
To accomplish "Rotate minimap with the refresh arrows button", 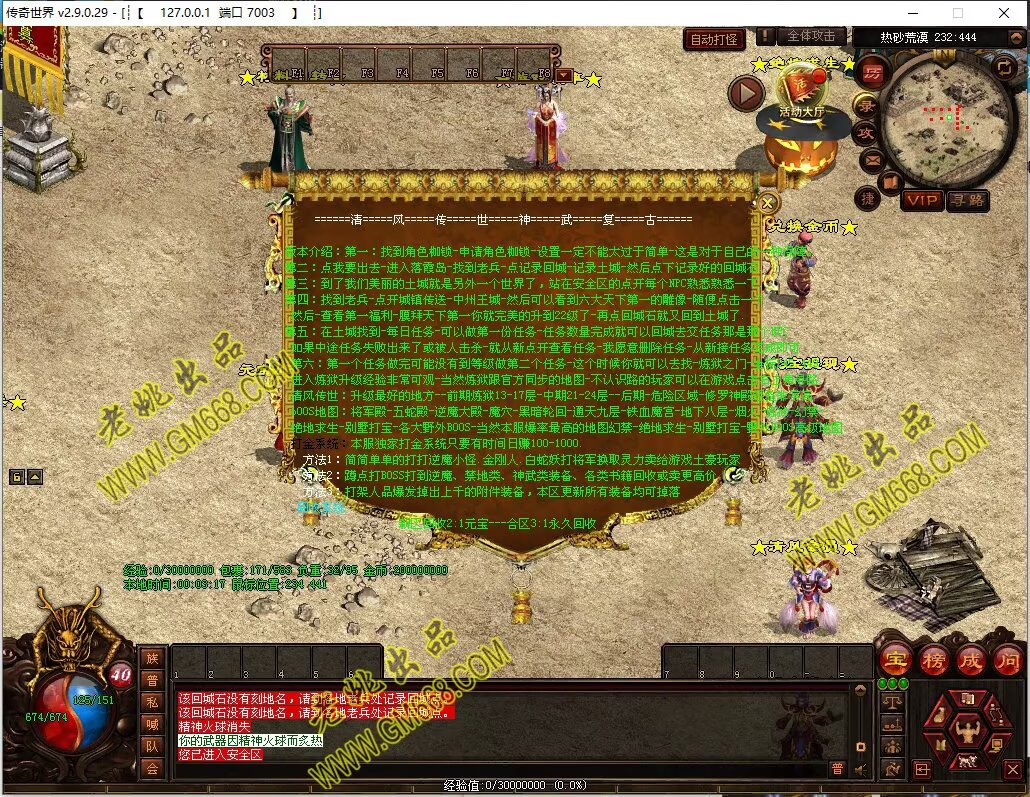I will pyautogui.click(x=1004, y=67).
